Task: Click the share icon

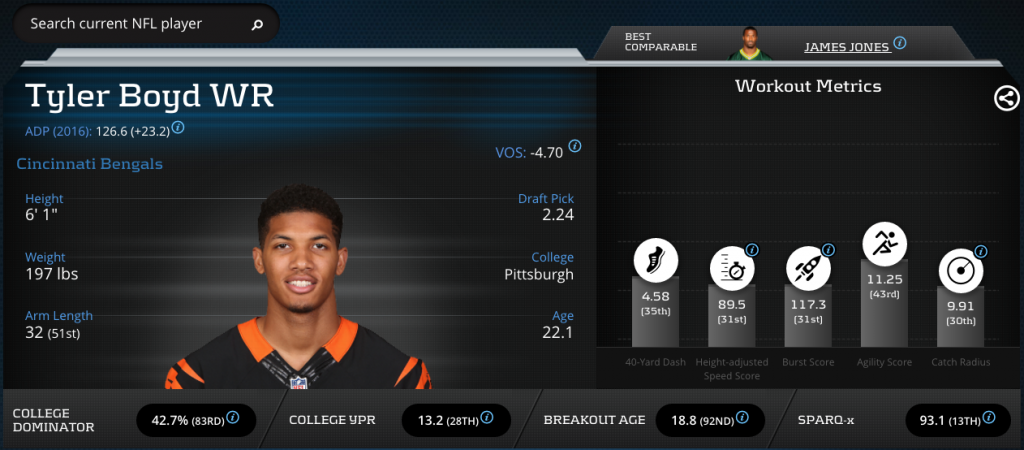Action: coord(1006,98)
